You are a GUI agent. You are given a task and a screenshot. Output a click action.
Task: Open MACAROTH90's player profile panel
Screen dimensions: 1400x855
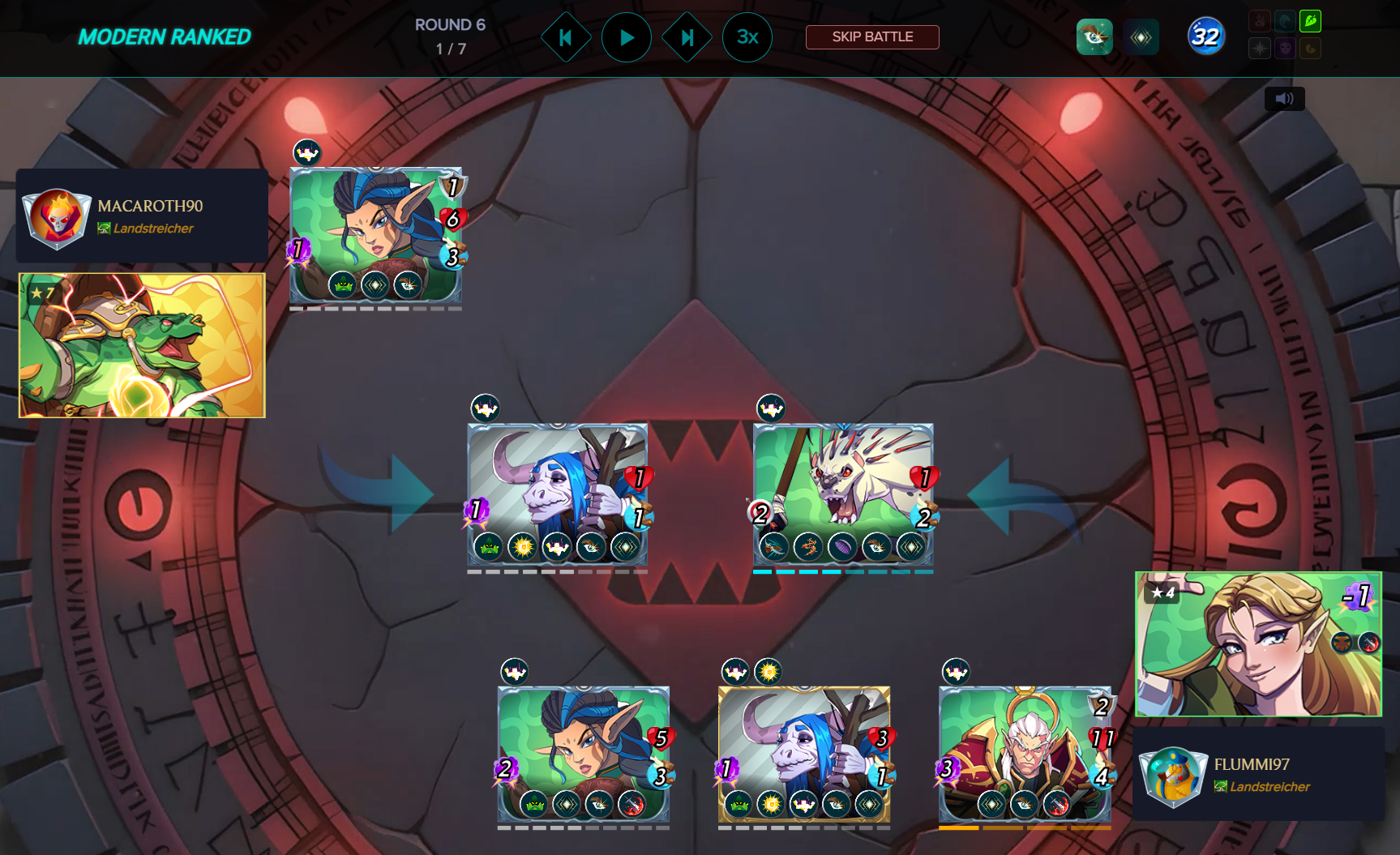[142, 216]
